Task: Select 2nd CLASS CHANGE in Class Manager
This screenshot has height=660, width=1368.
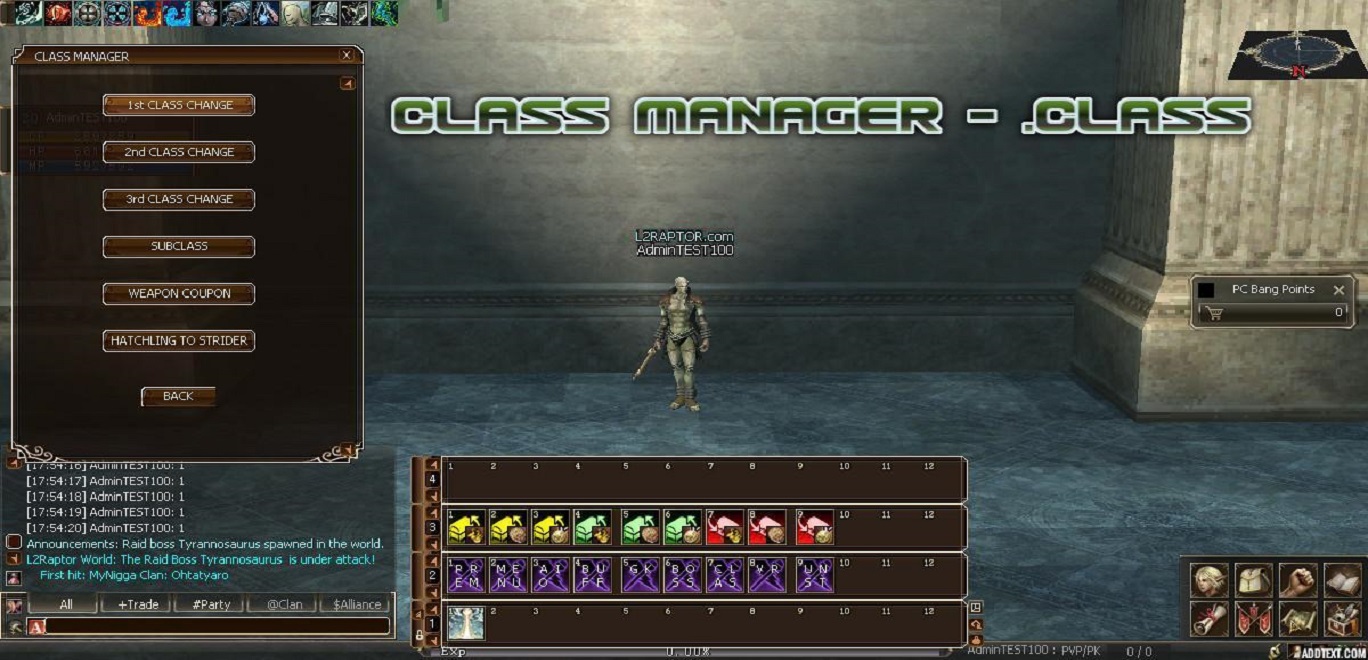Action: pyautogui.click(x=179, y=152)
